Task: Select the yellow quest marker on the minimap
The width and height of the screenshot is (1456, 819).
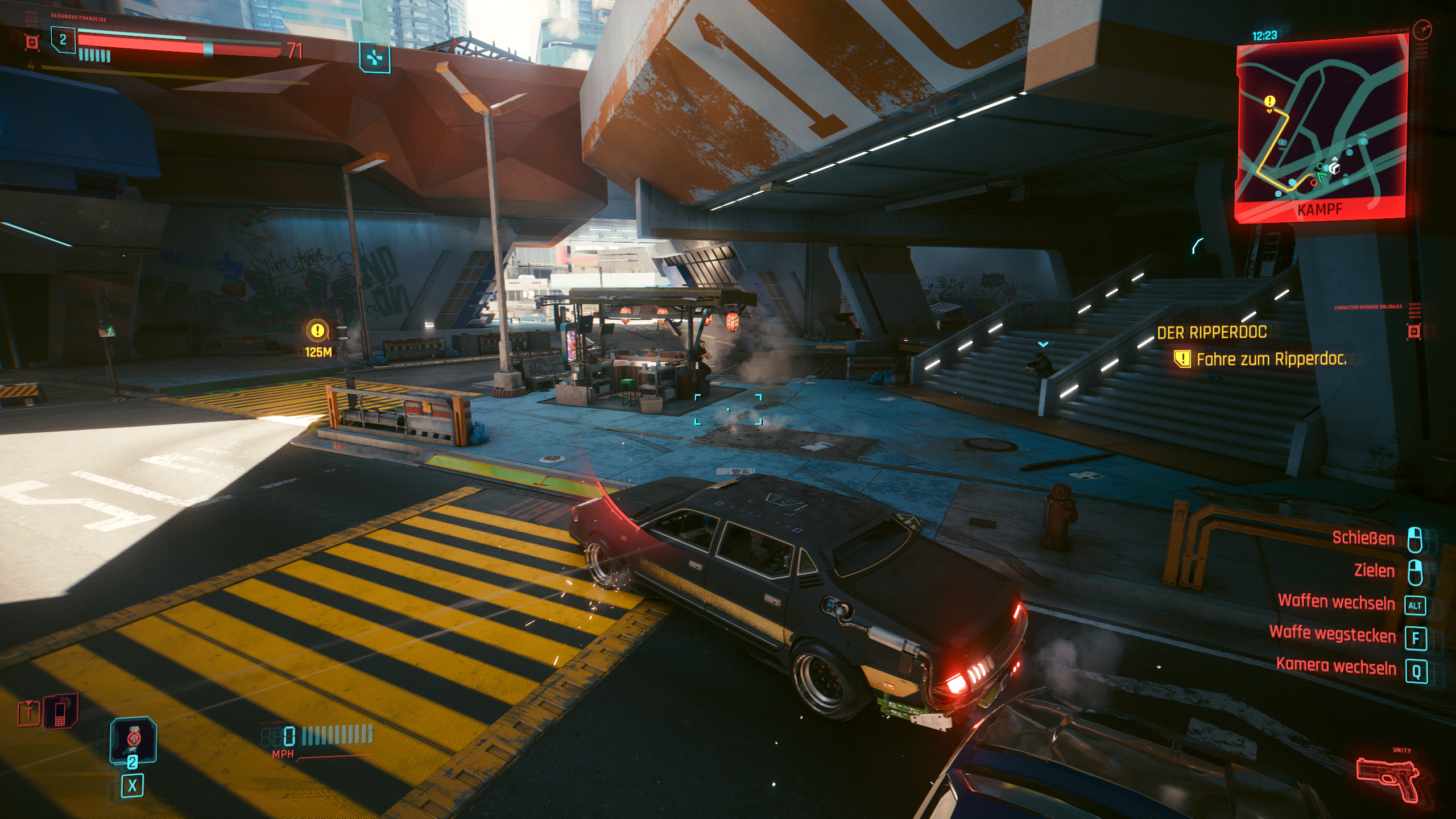Action: pyautogui.click(x=1269, y=102)
